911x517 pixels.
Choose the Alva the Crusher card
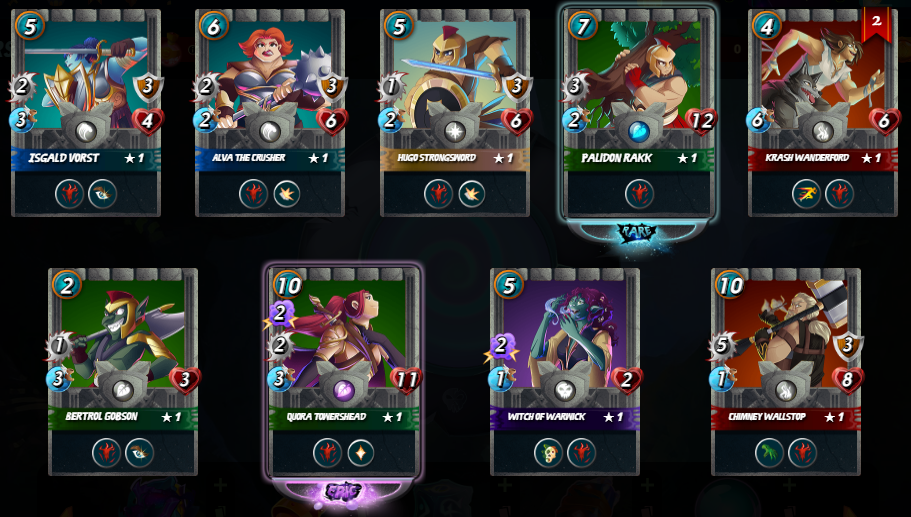(x=270, y=80)
